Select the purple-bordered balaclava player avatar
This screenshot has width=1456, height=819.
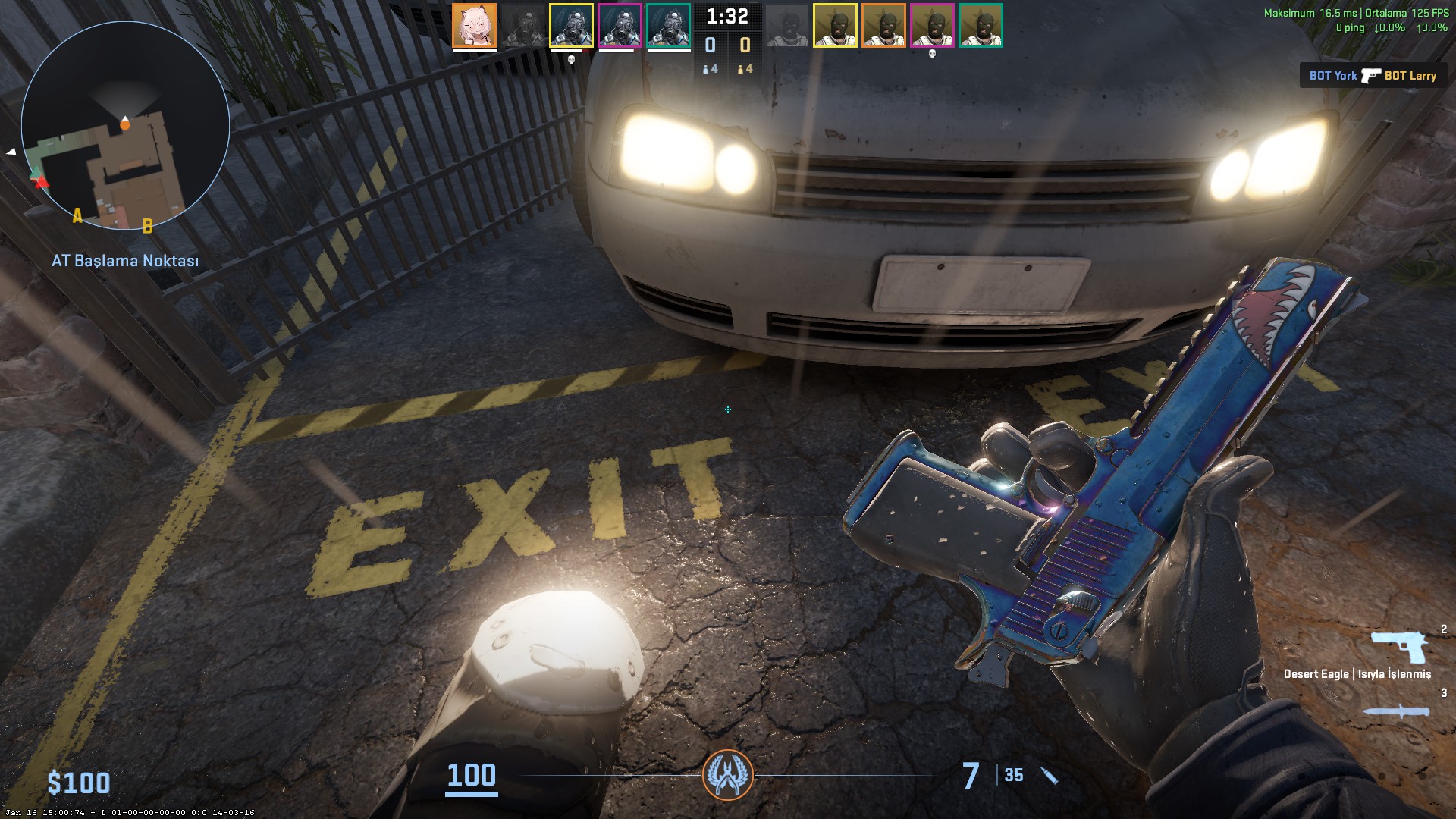[932, 25]
